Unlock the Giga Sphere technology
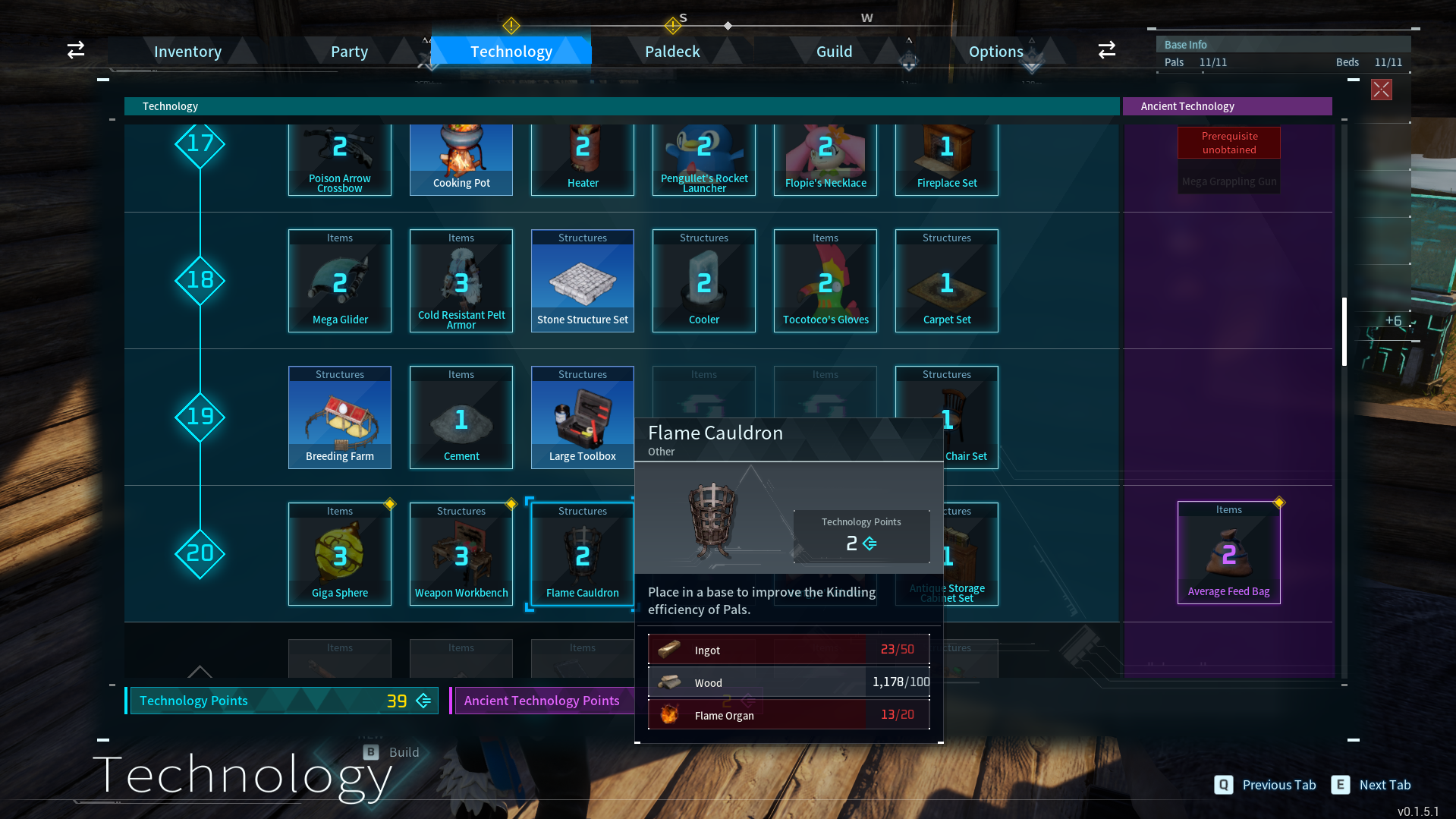This screenshot has width=1456, height=819. 339,554
